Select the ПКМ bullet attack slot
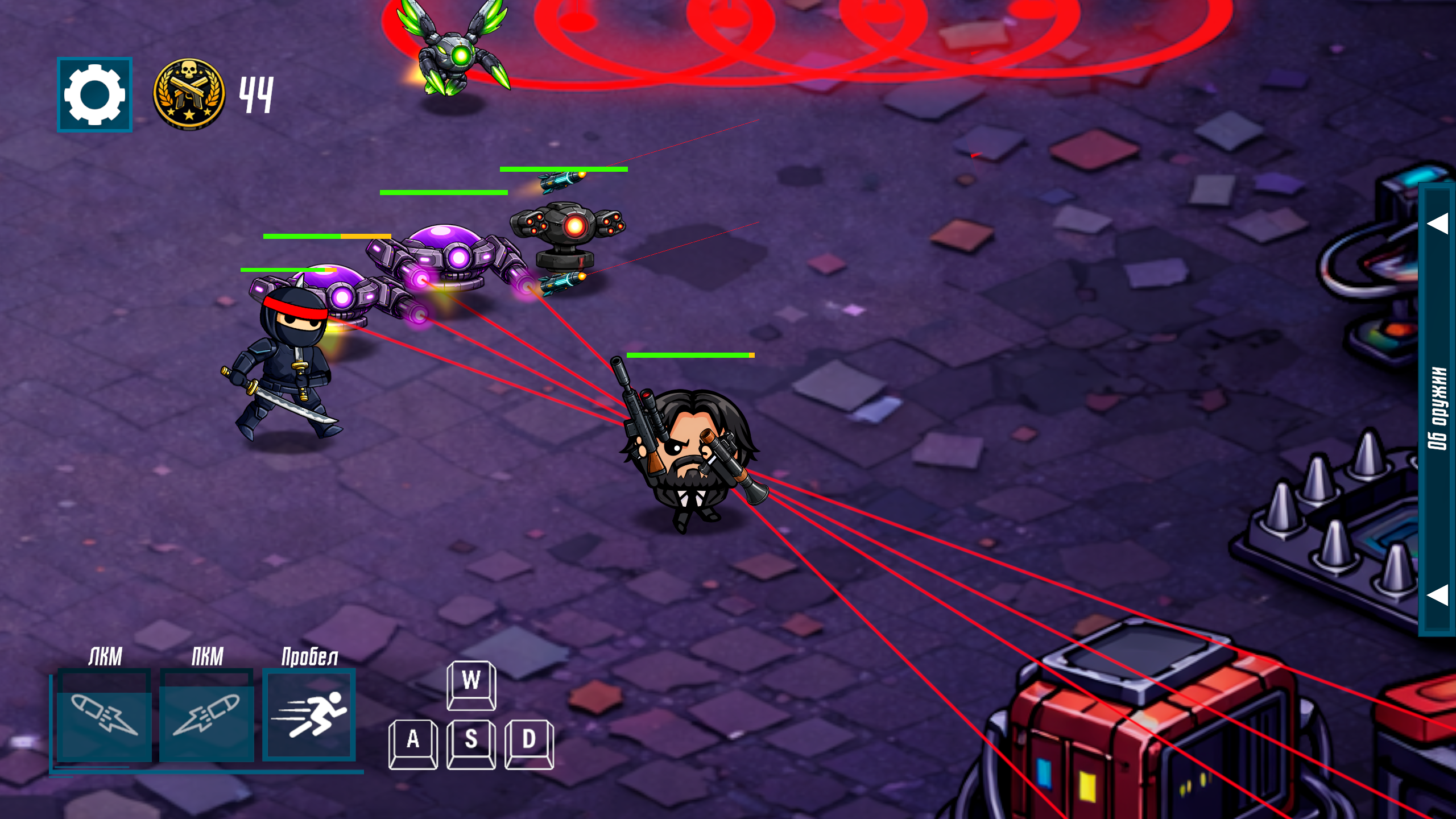This screenshot has width=1456, height=819. tap(206, 715)
